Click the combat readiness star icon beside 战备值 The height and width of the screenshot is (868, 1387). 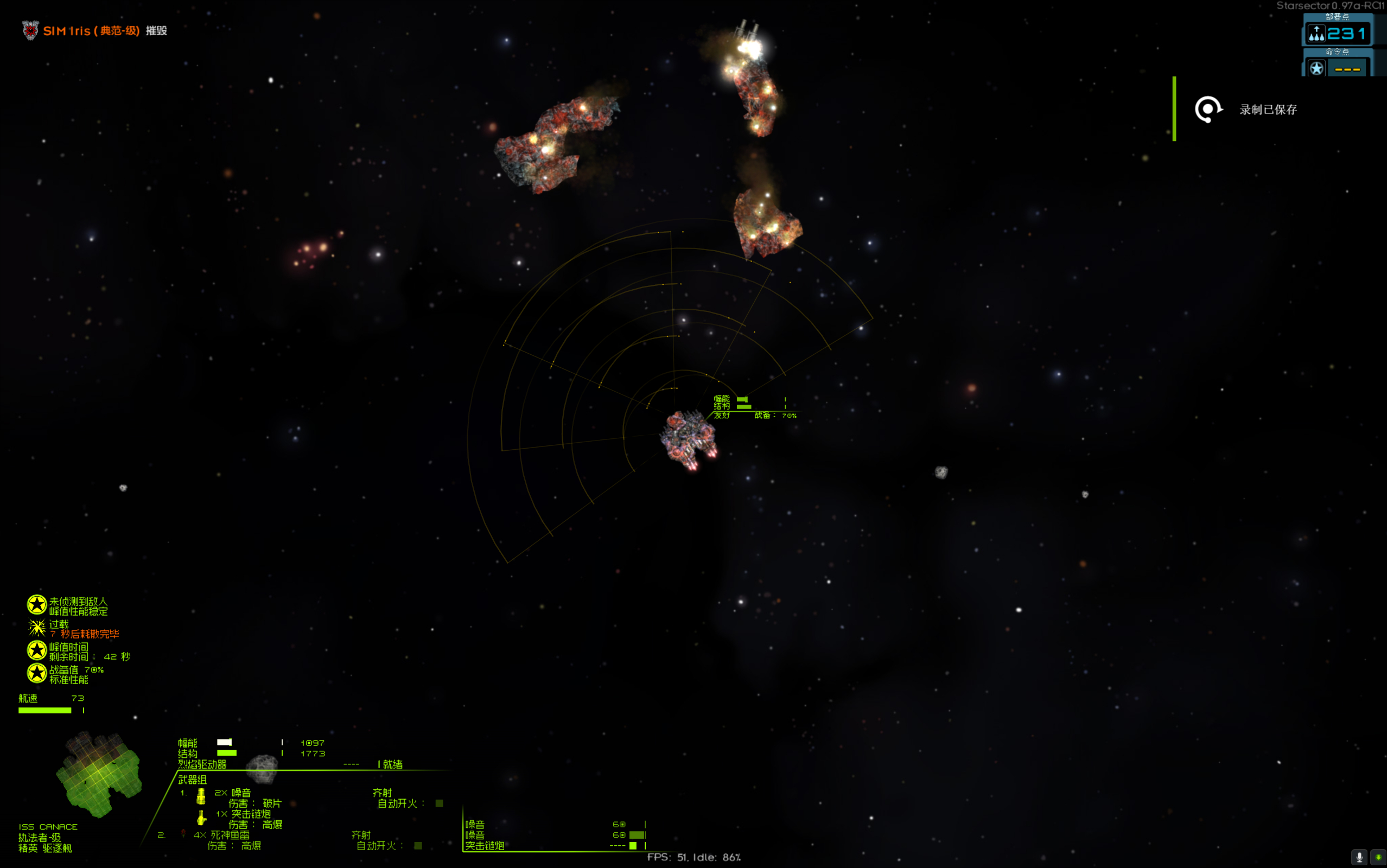pos(37,673)
